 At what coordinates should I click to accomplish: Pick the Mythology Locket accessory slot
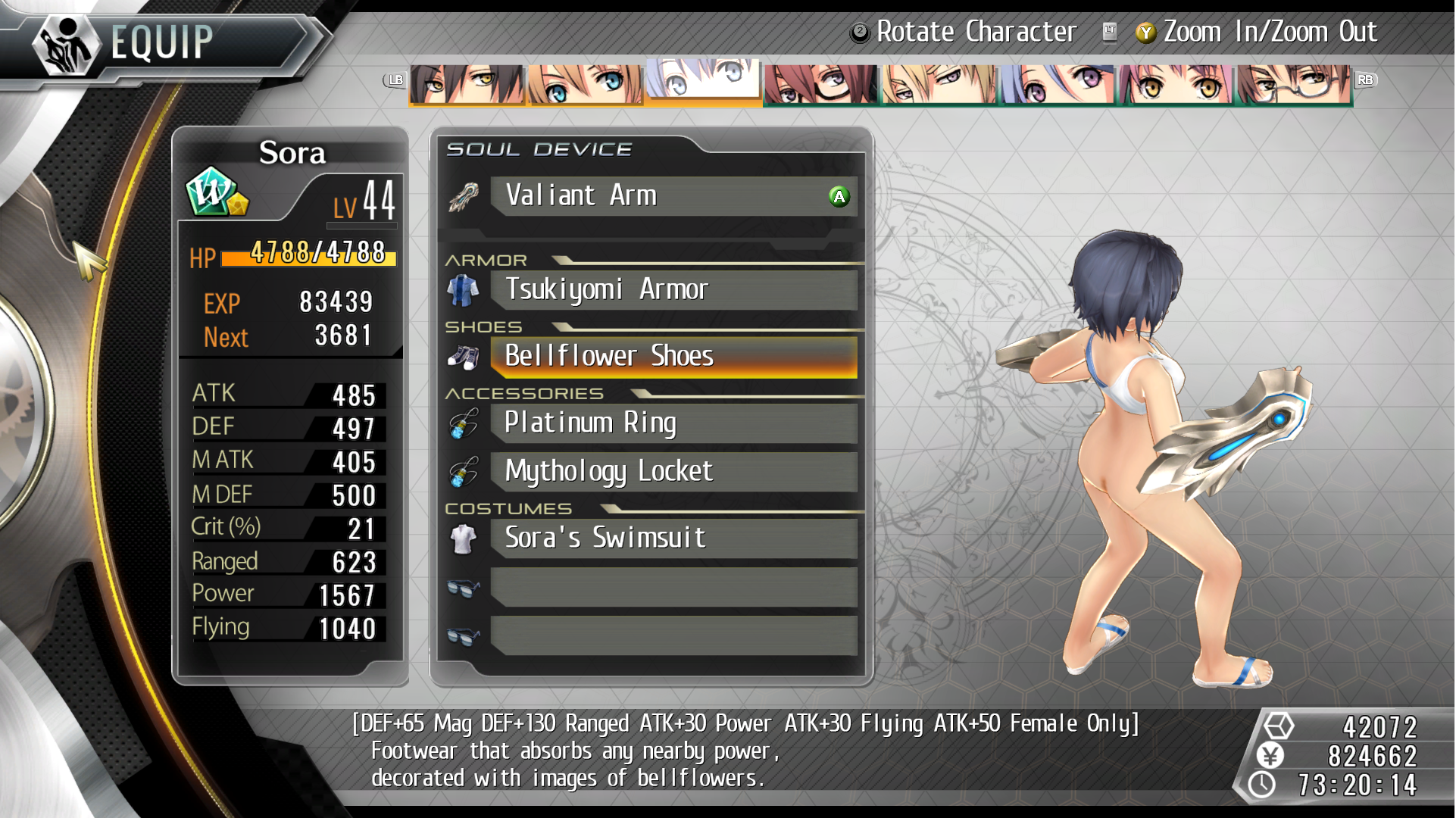(673, 472)
